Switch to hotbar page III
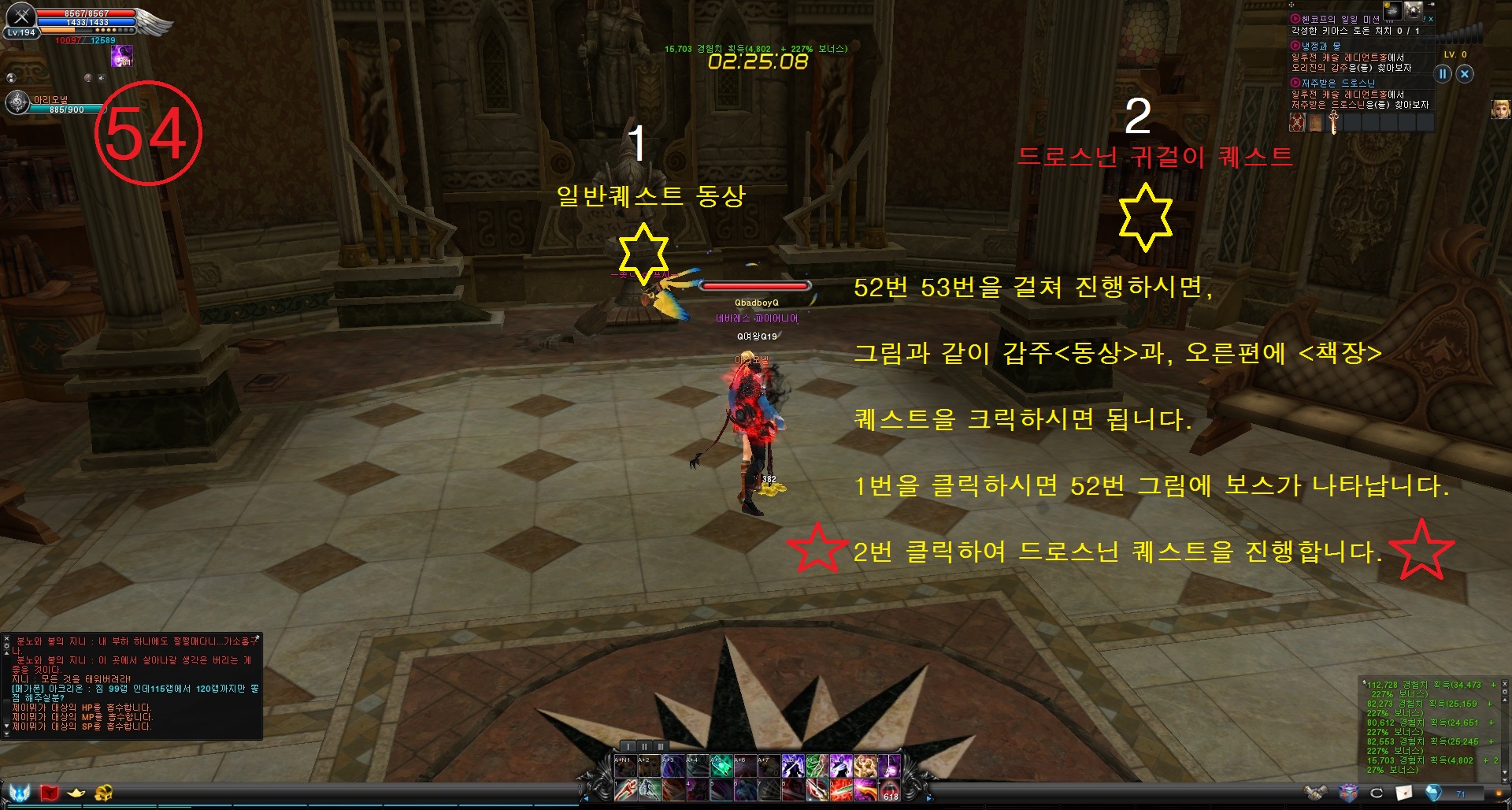 click(x=661, y=746)
